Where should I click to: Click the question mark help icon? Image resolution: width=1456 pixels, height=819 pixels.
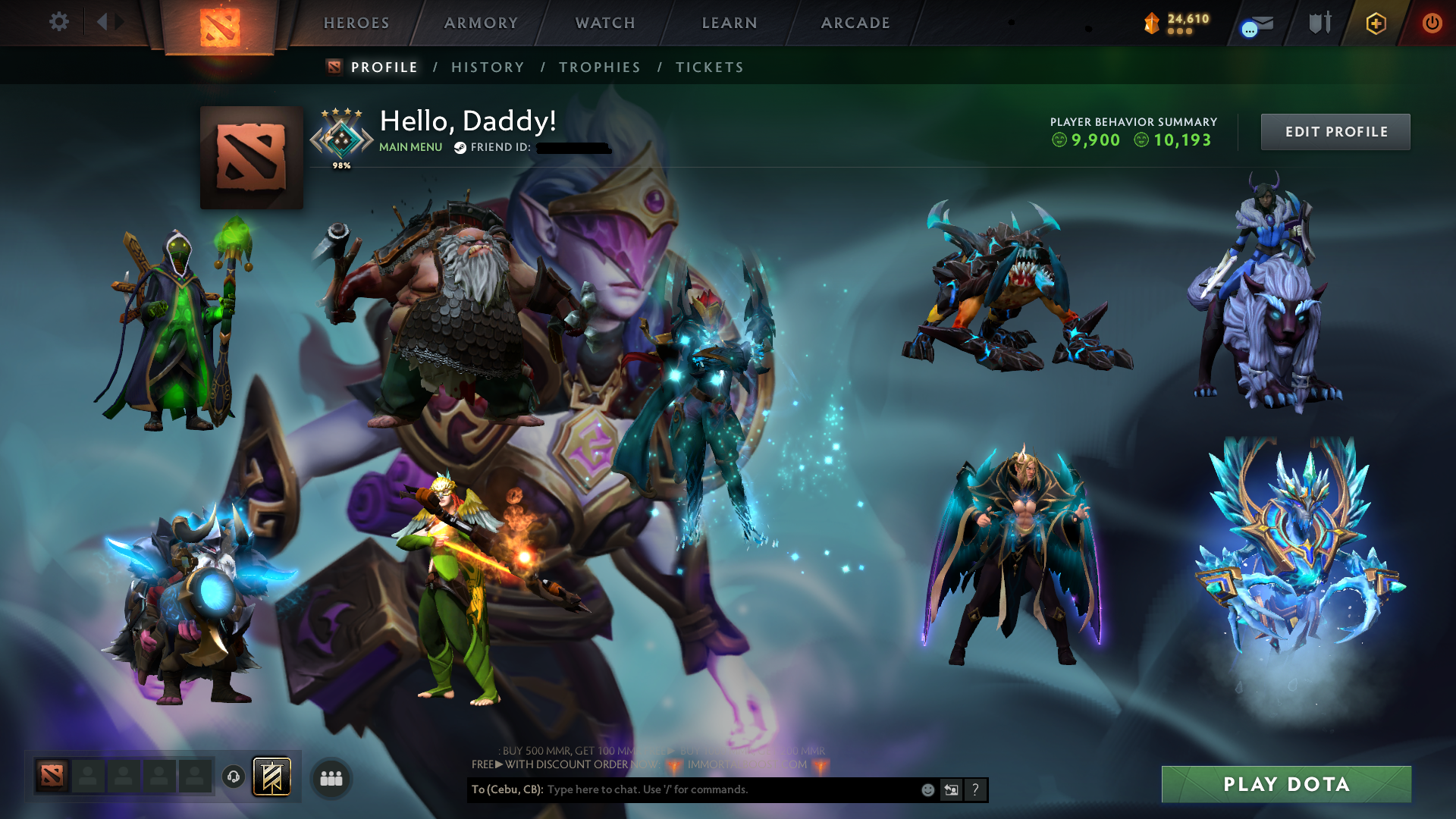tap(975, 789)
